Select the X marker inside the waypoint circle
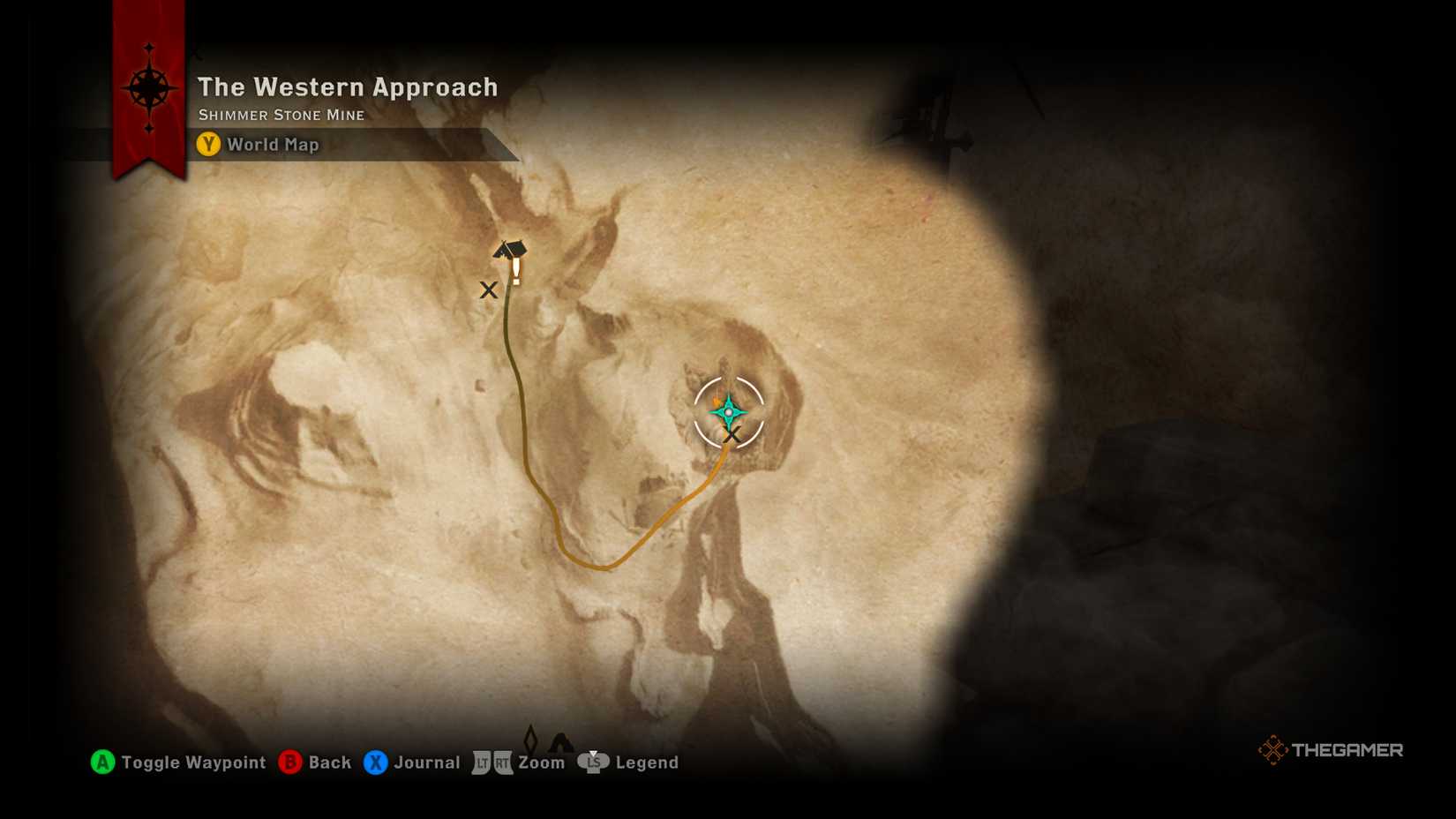 [x=732, y=435]
